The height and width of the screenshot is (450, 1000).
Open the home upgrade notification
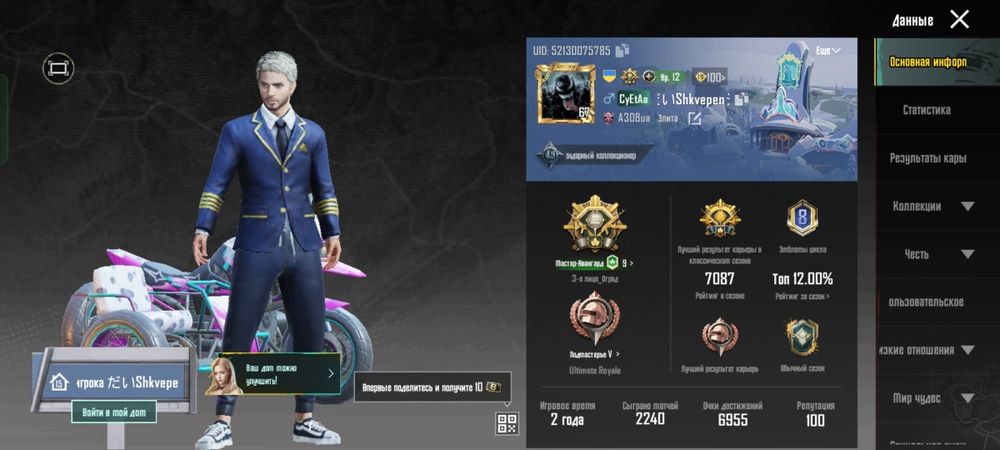click(x=273, y=375)
